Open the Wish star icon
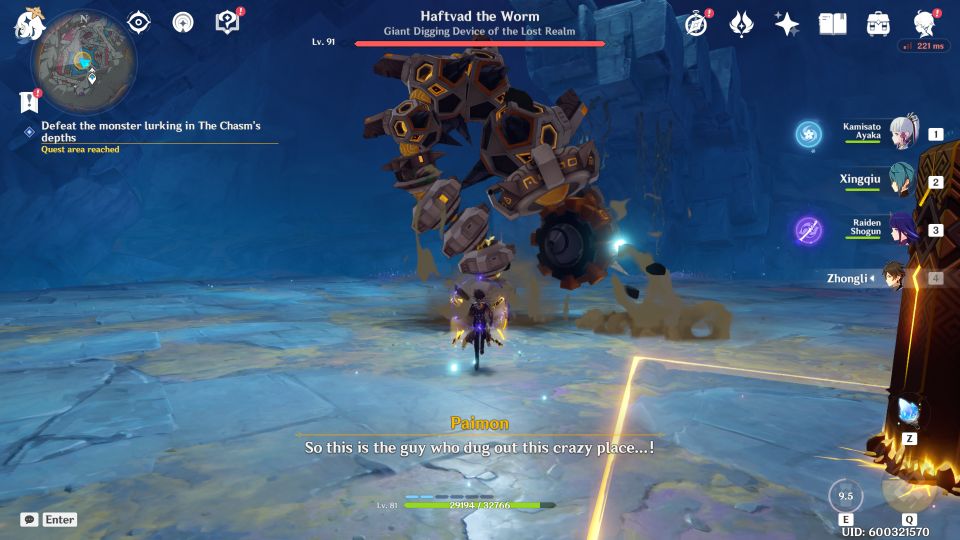 coord(787,24)
